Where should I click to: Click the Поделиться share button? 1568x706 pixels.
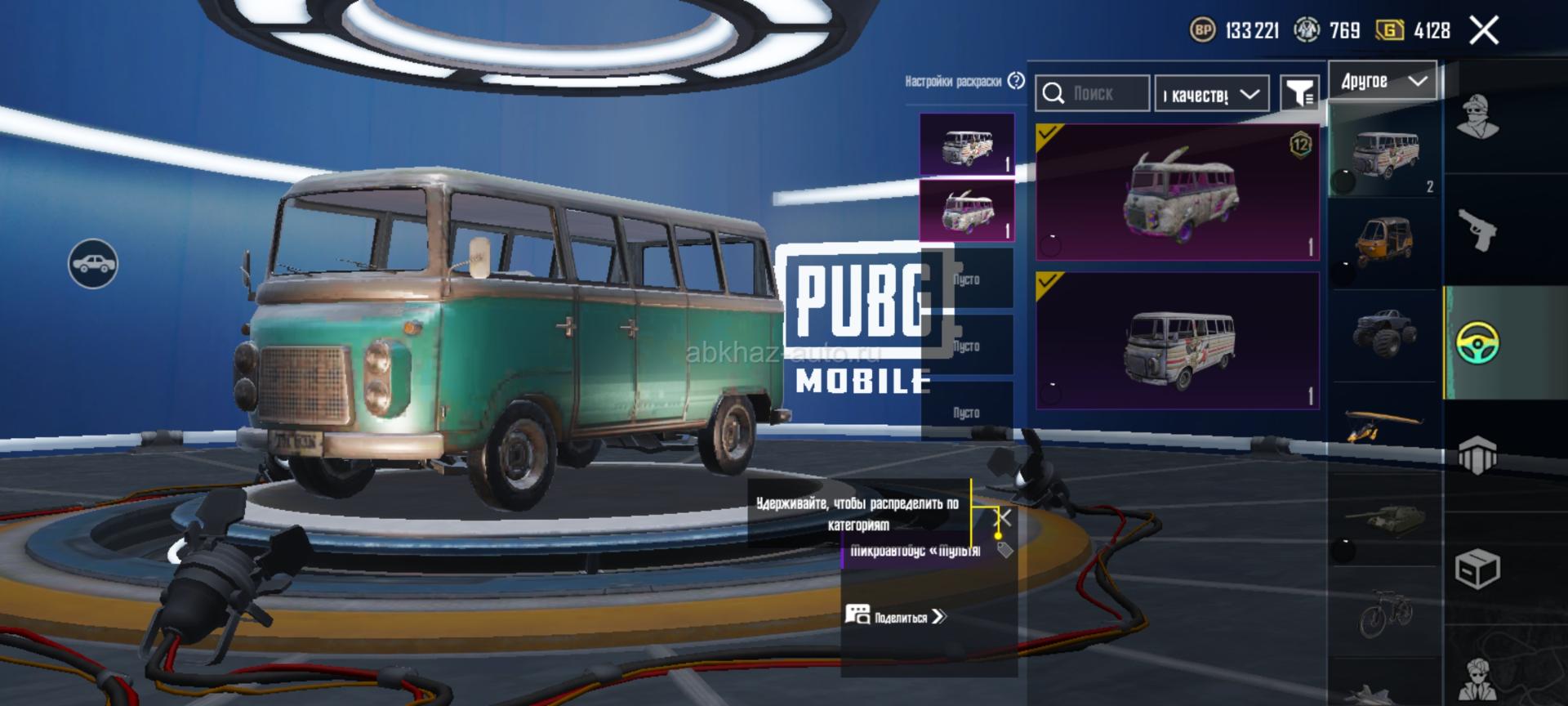click(x=896, y=616)
